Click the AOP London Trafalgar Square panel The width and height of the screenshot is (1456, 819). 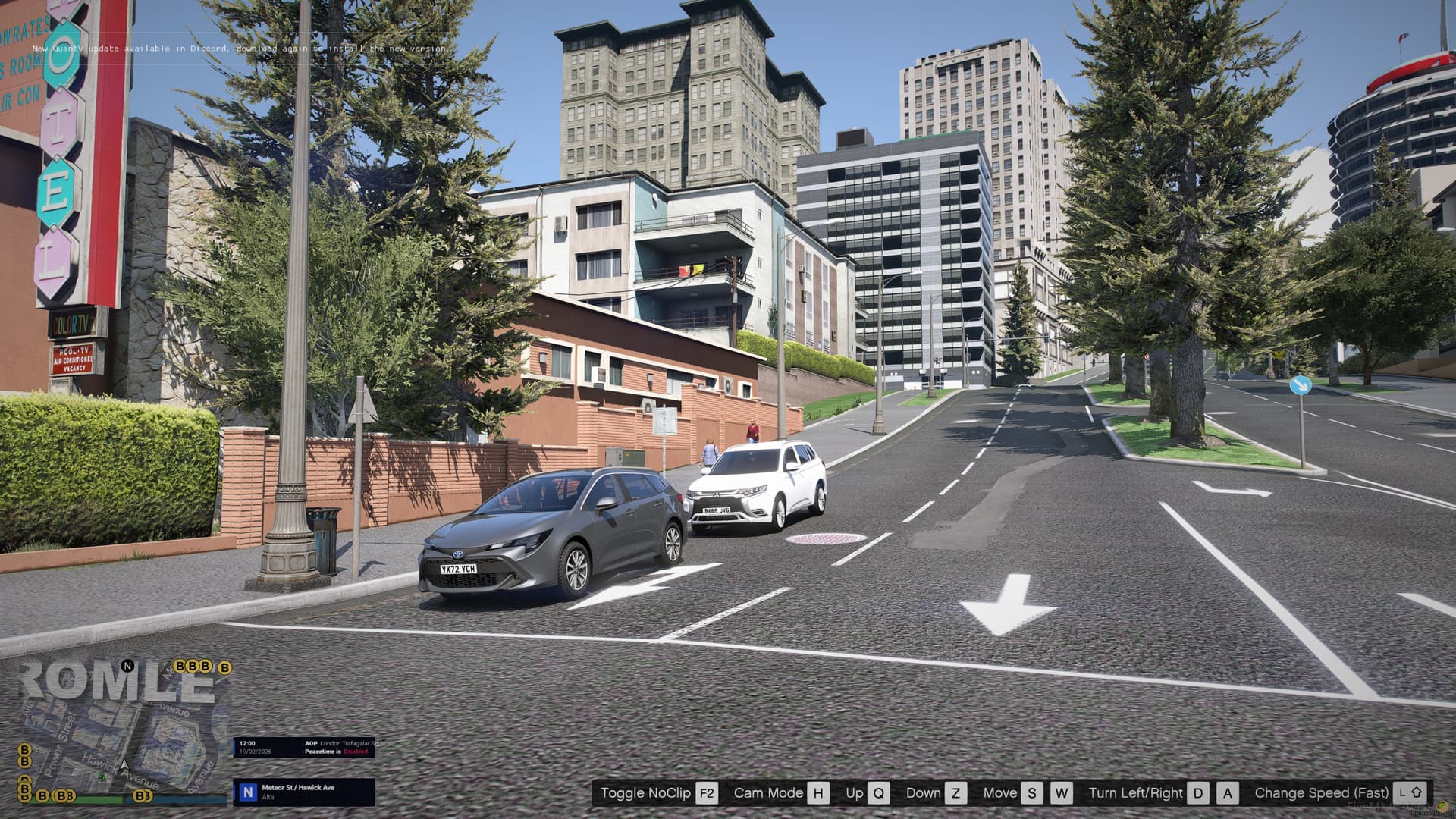tap(305, 748)
